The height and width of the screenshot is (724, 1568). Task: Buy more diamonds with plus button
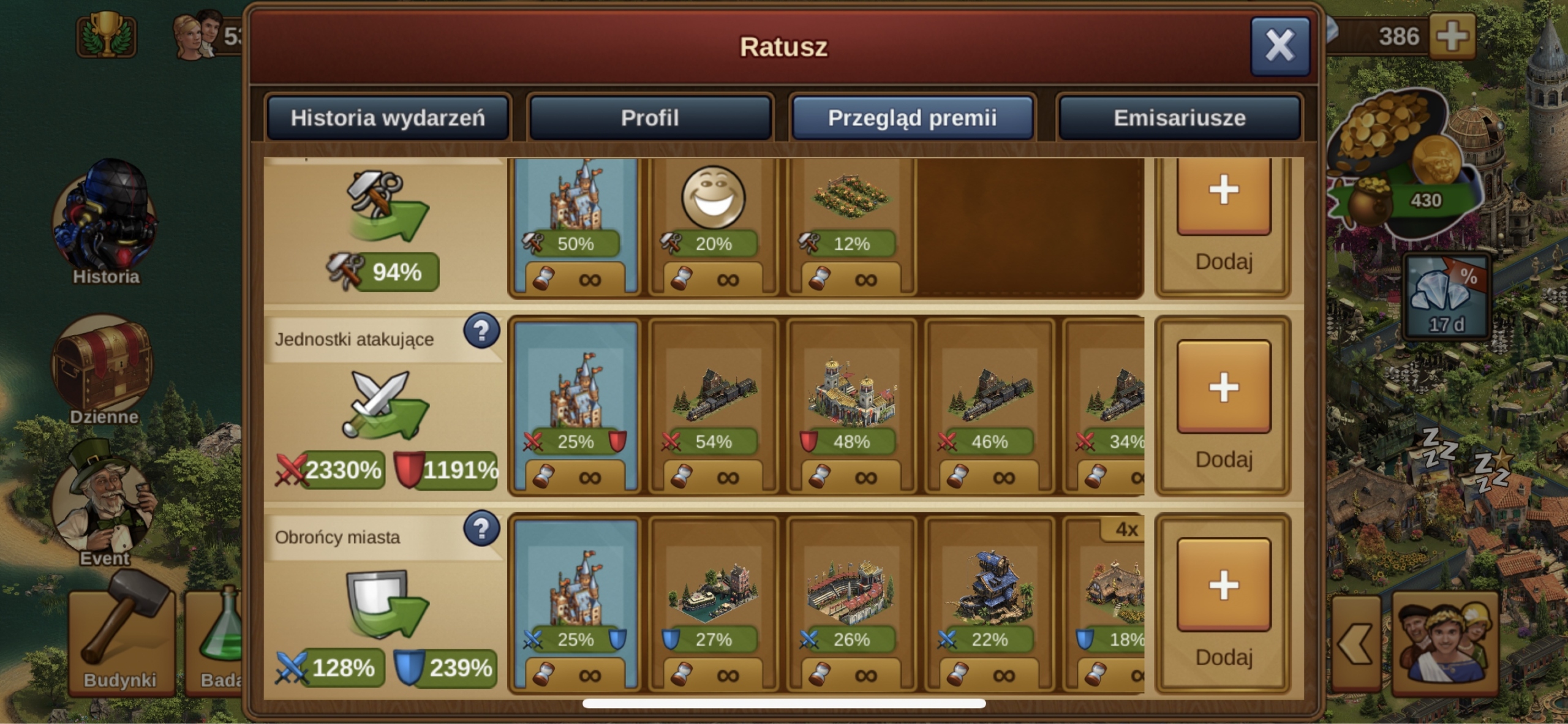point(1452,36)
